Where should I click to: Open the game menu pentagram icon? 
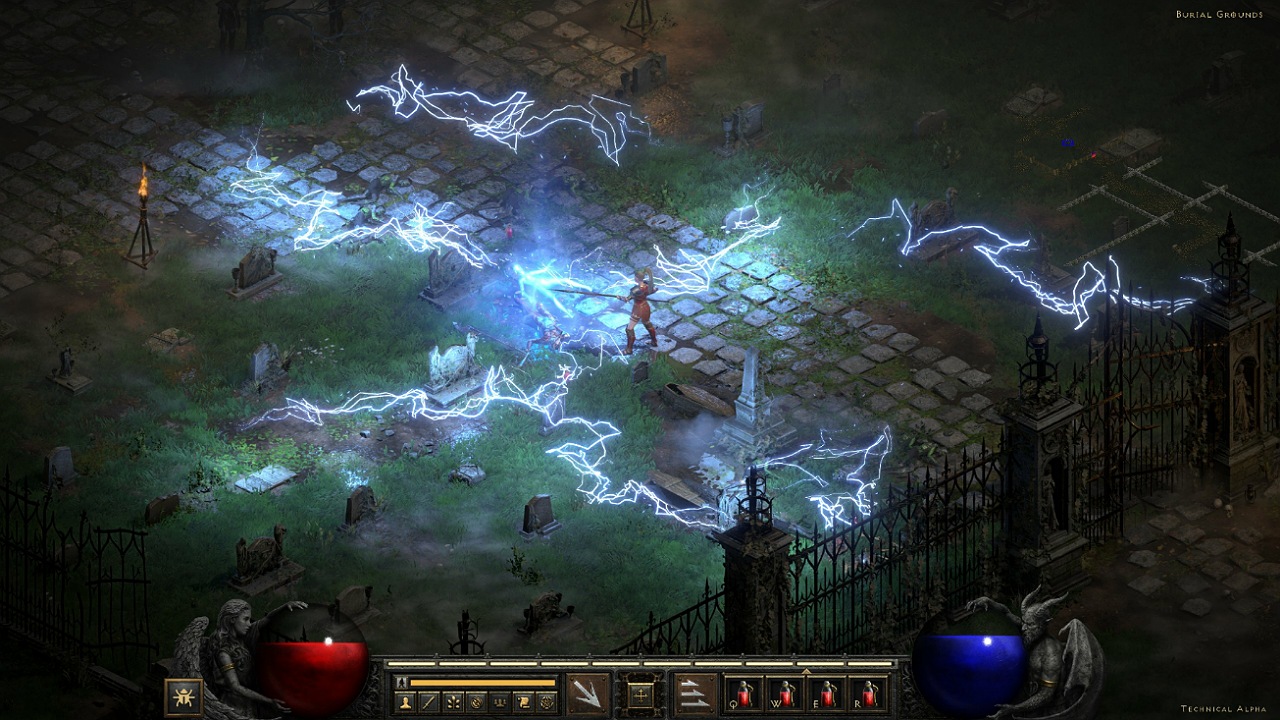(x=546, y=702)
